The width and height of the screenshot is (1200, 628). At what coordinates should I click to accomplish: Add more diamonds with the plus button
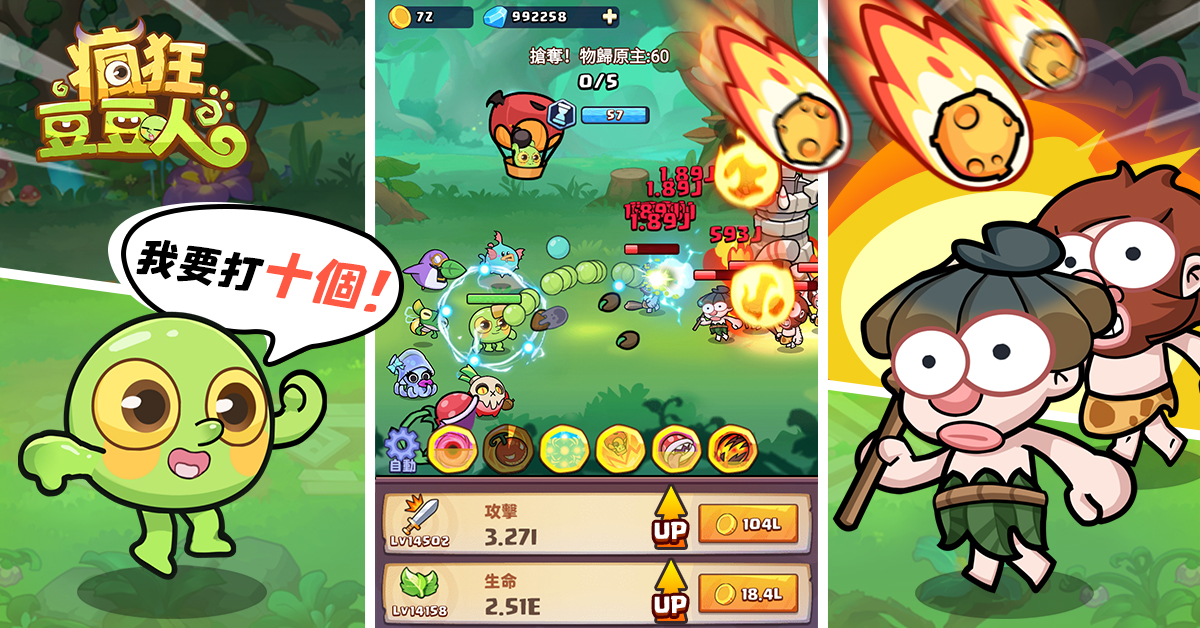point(609,16)
